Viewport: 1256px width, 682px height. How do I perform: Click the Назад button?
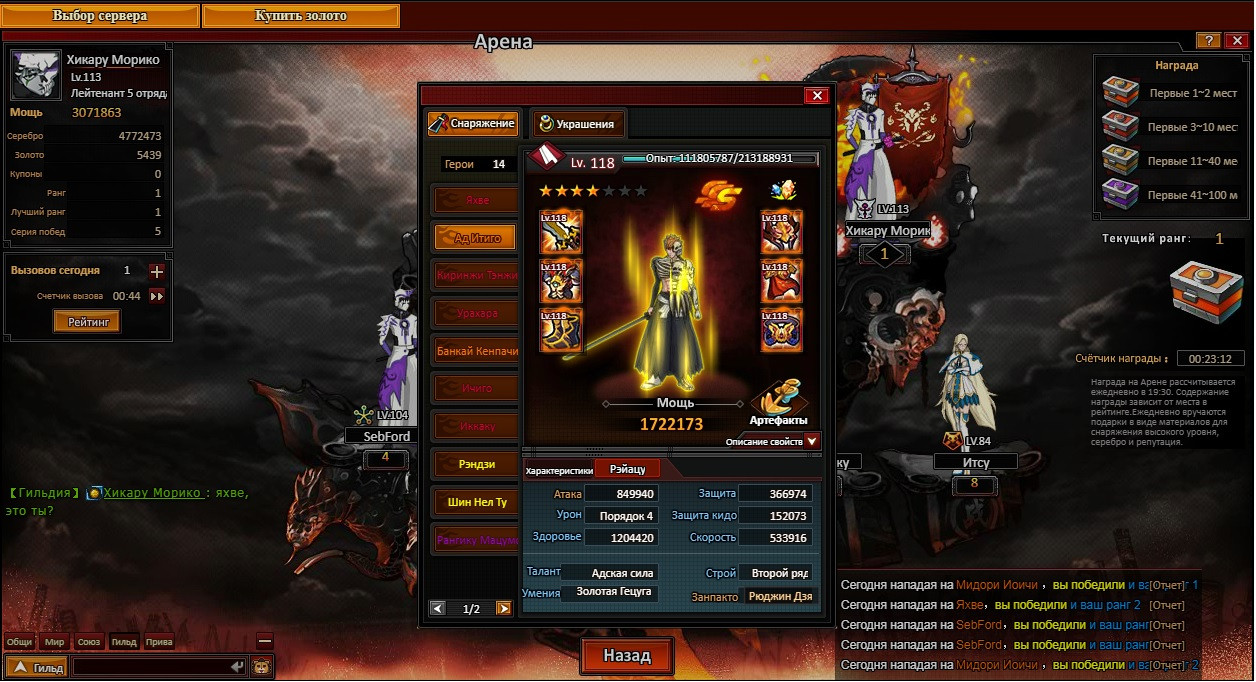click(626, 656)
